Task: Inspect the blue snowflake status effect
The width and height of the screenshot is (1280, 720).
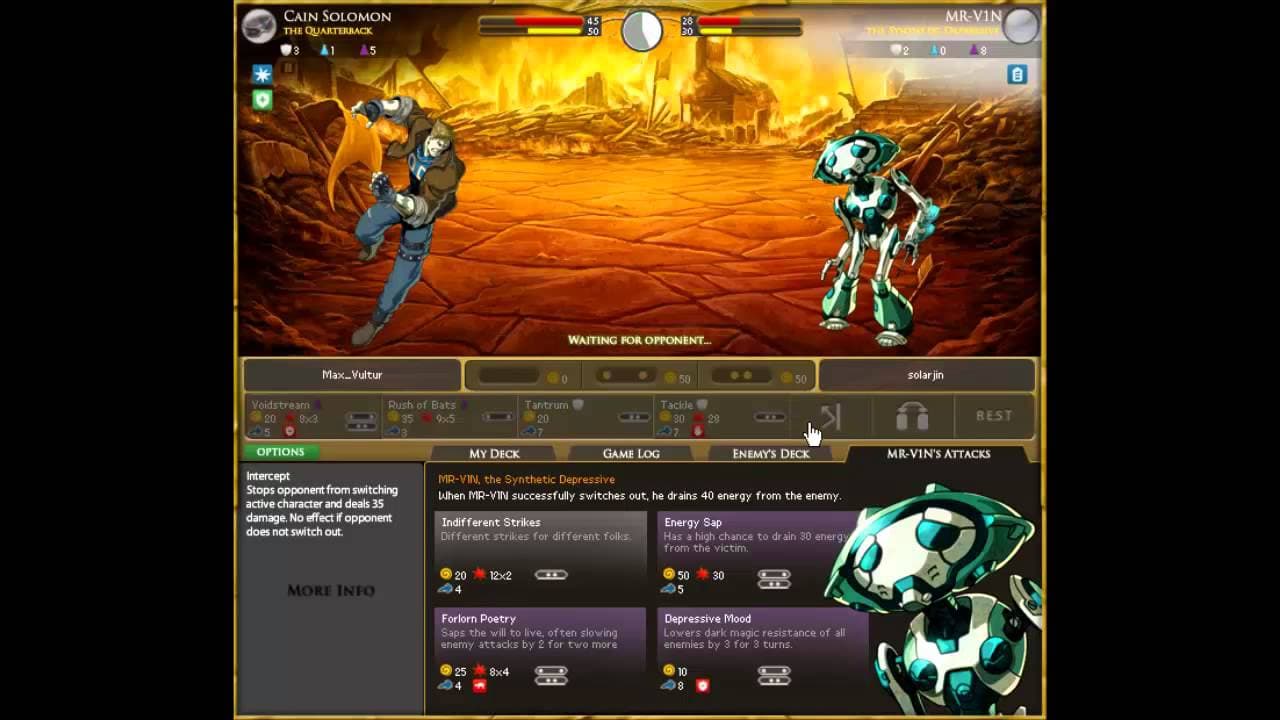Action: pyautogui.click(x=262, y=74)
